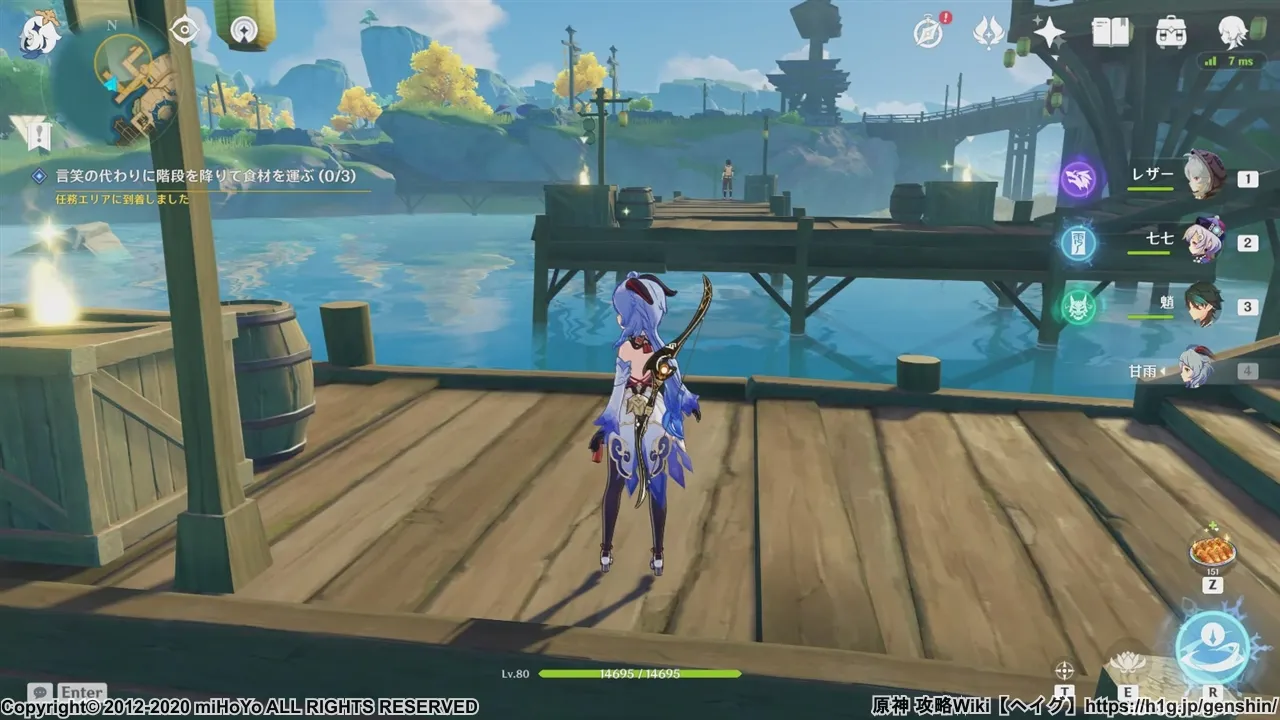This screenshot has height=720, width=1280.
Task: Open the inventory backpack
Action: pyautogui.click(x=1170, y=33)
